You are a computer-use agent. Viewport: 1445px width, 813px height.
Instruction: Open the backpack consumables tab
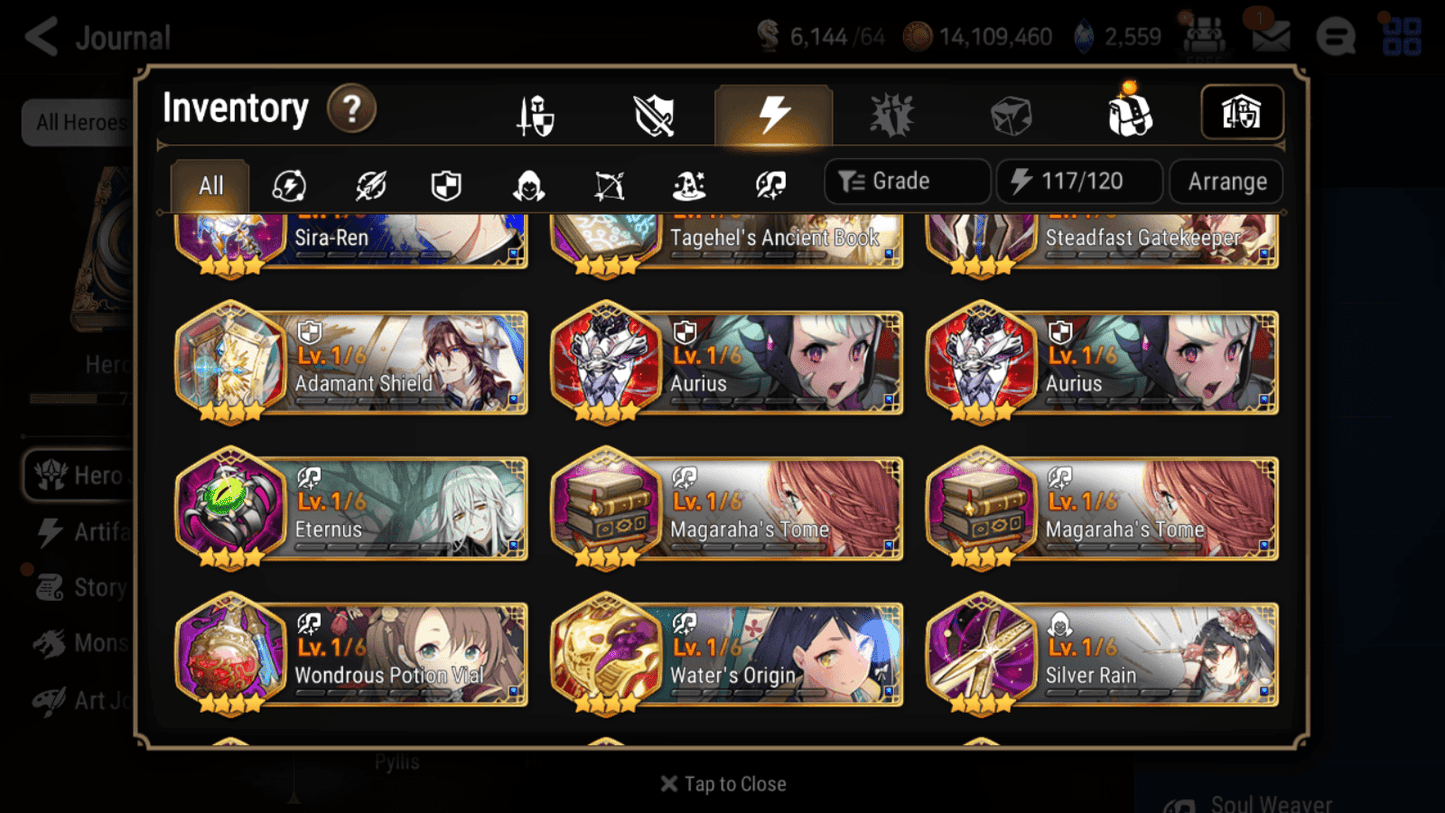click(x=1128, y=113)
